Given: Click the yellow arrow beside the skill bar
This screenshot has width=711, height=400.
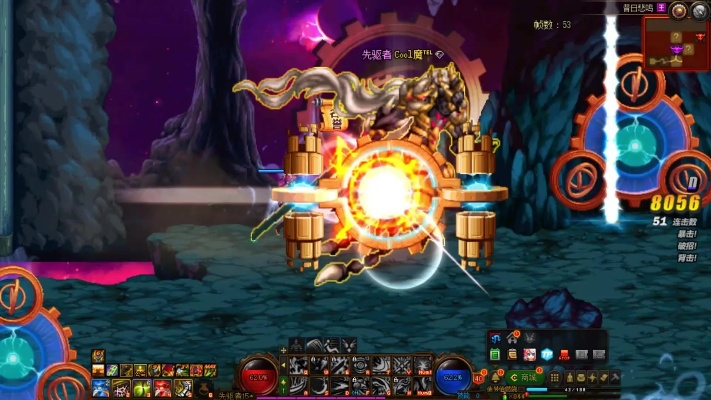Looking at the screenshot, I should tap(284, 364).
